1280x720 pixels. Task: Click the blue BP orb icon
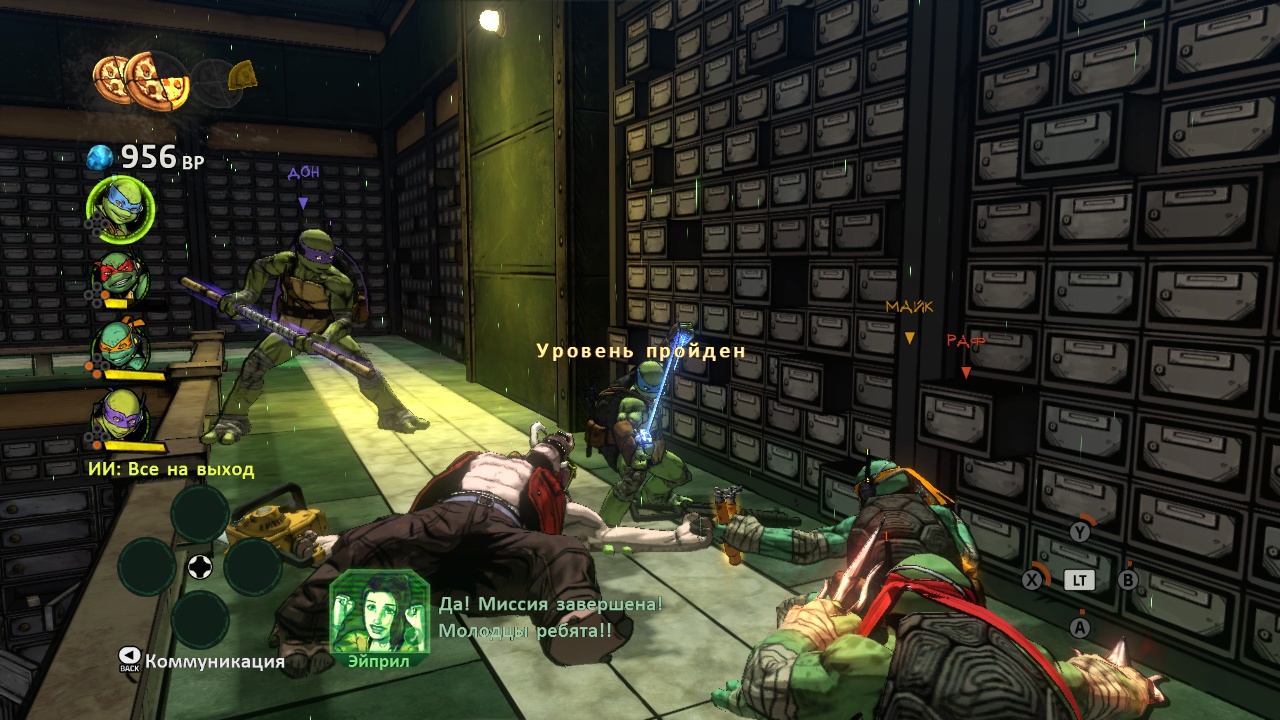(x=100, y=157)
